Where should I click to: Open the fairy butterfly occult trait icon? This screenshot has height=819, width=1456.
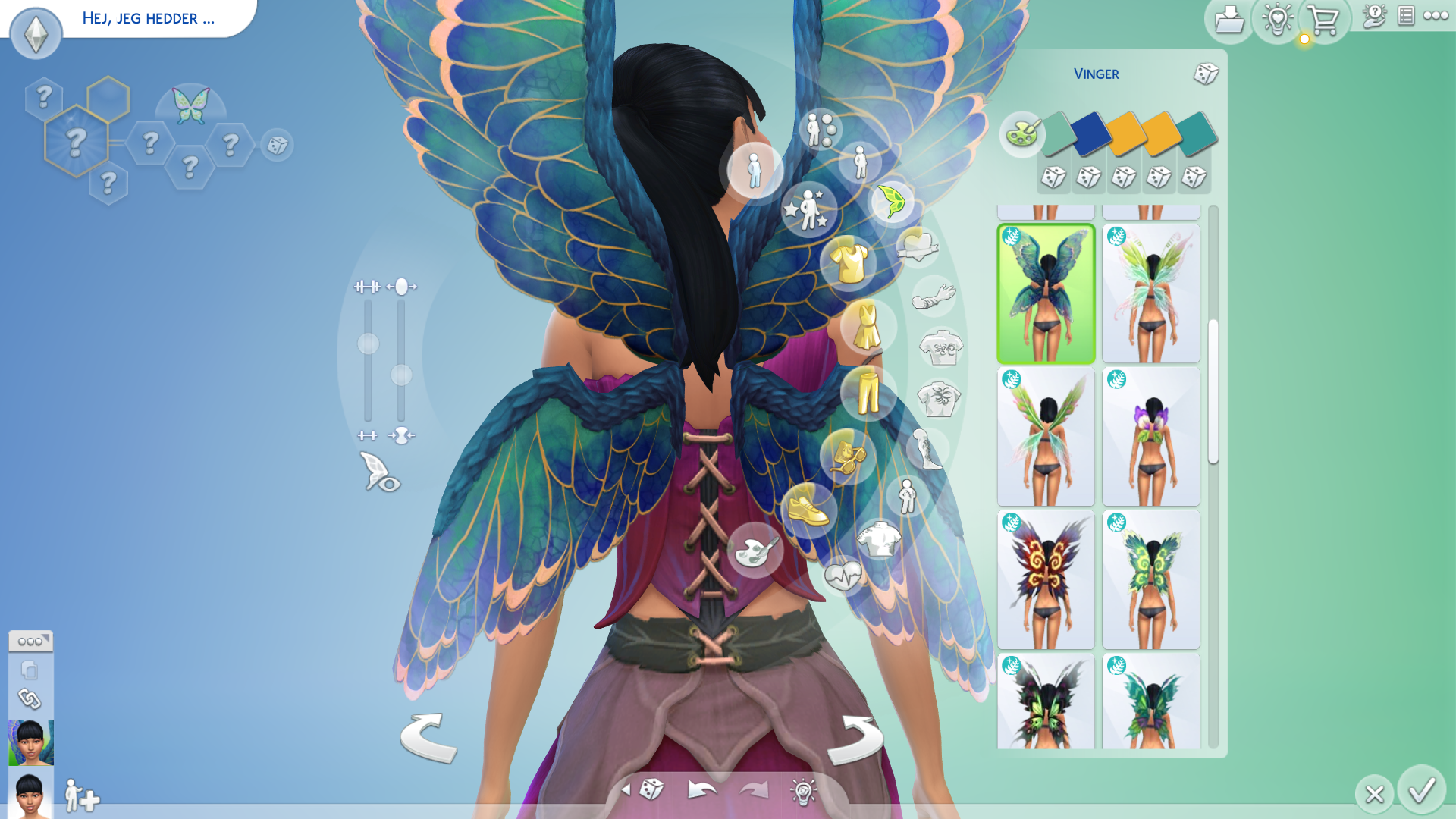pos(190,106)
